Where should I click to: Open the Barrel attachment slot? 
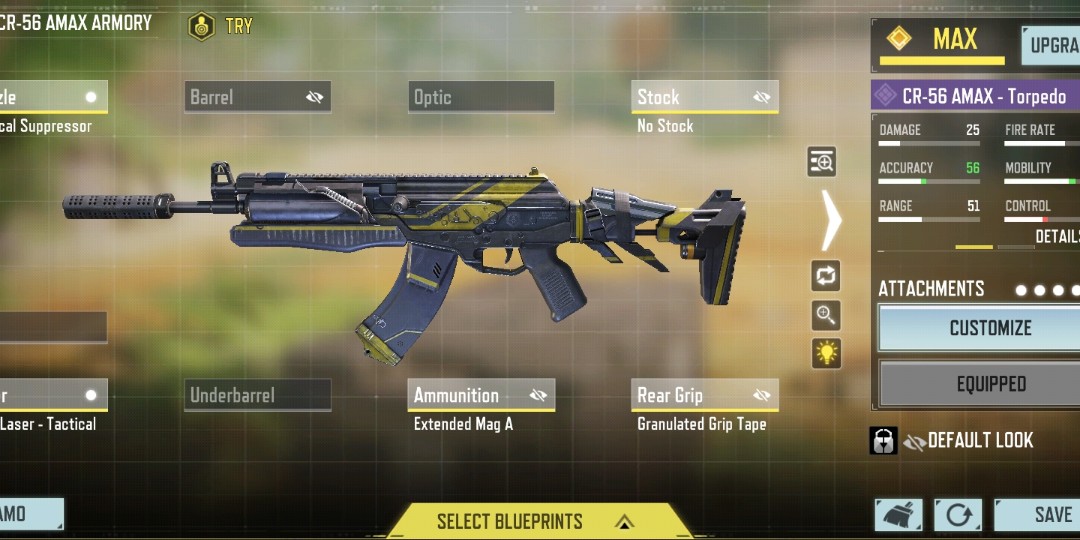(258, 97)
